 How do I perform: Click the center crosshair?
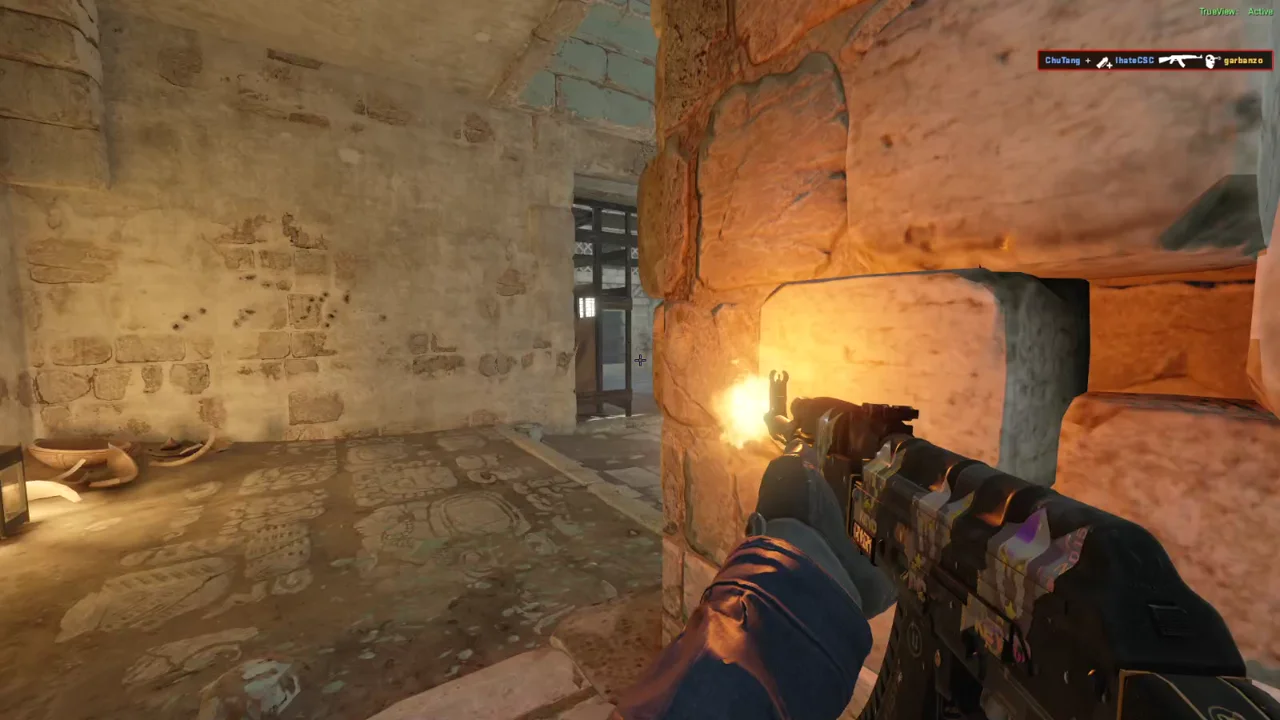(x=640, y=360)
